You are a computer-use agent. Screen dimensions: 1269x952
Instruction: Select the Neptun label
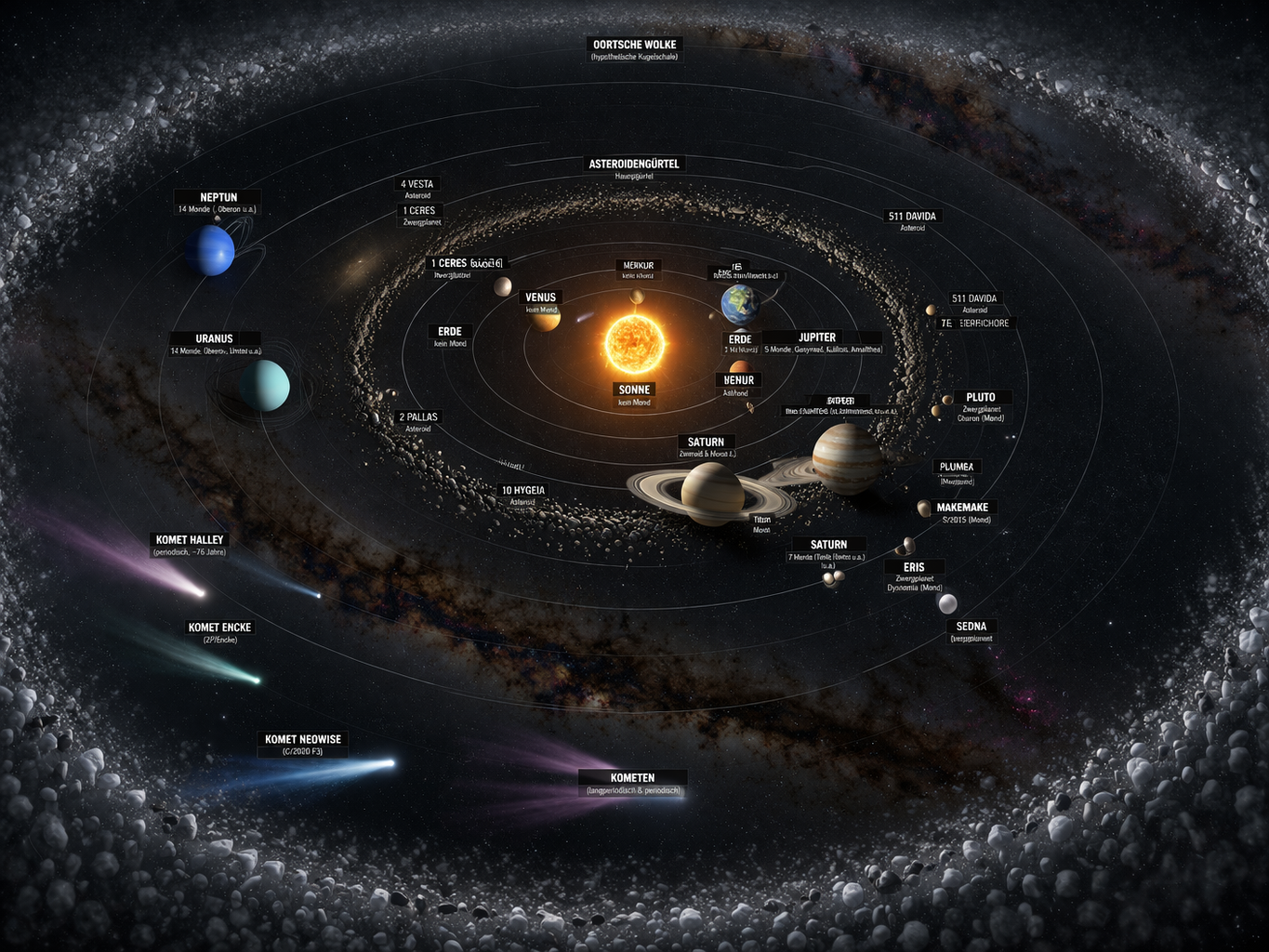click(218, 198)
